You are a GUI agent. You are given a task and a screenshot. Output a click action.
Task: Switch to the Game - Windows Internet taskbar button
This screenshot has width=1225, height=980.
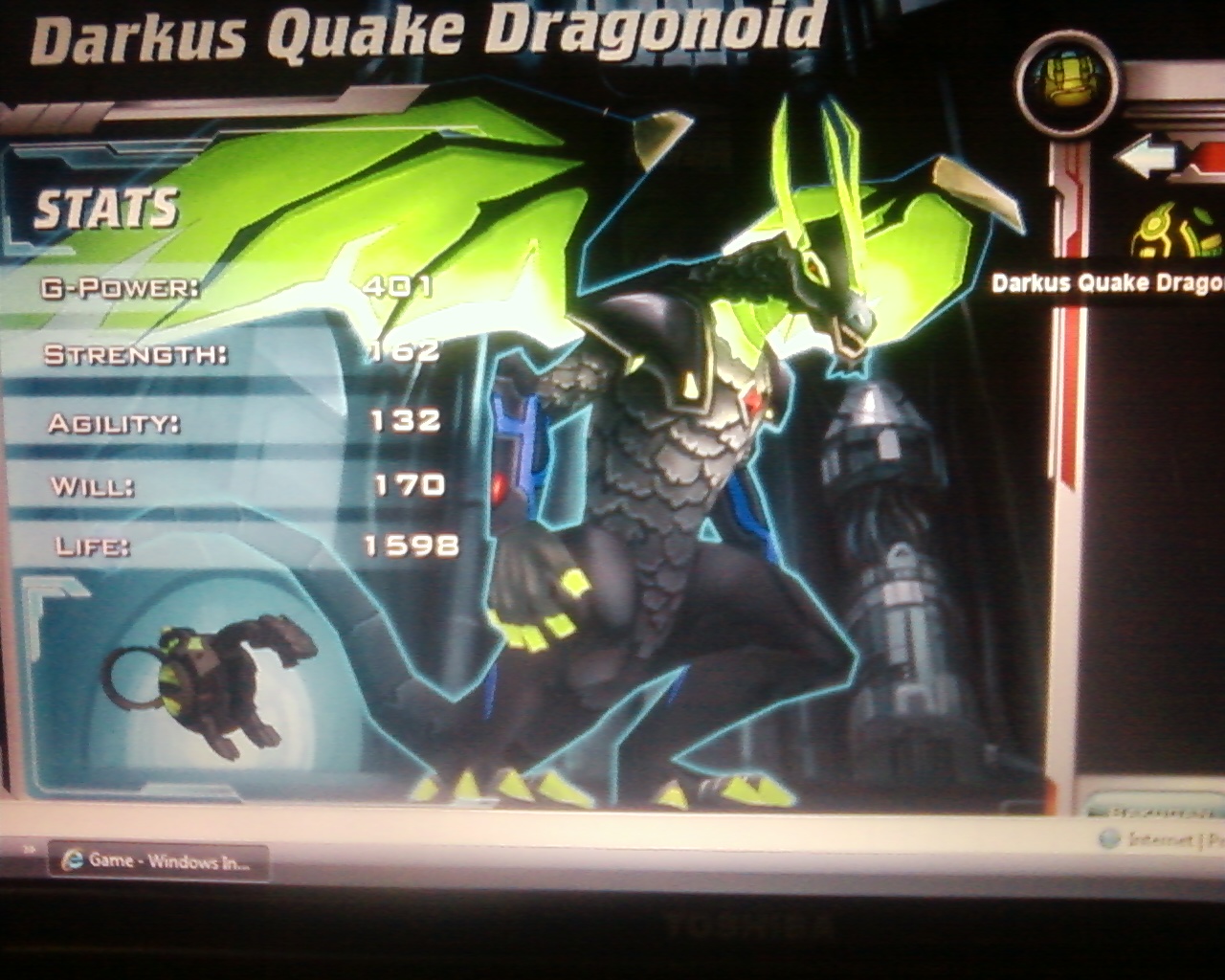tap(159, 860)
